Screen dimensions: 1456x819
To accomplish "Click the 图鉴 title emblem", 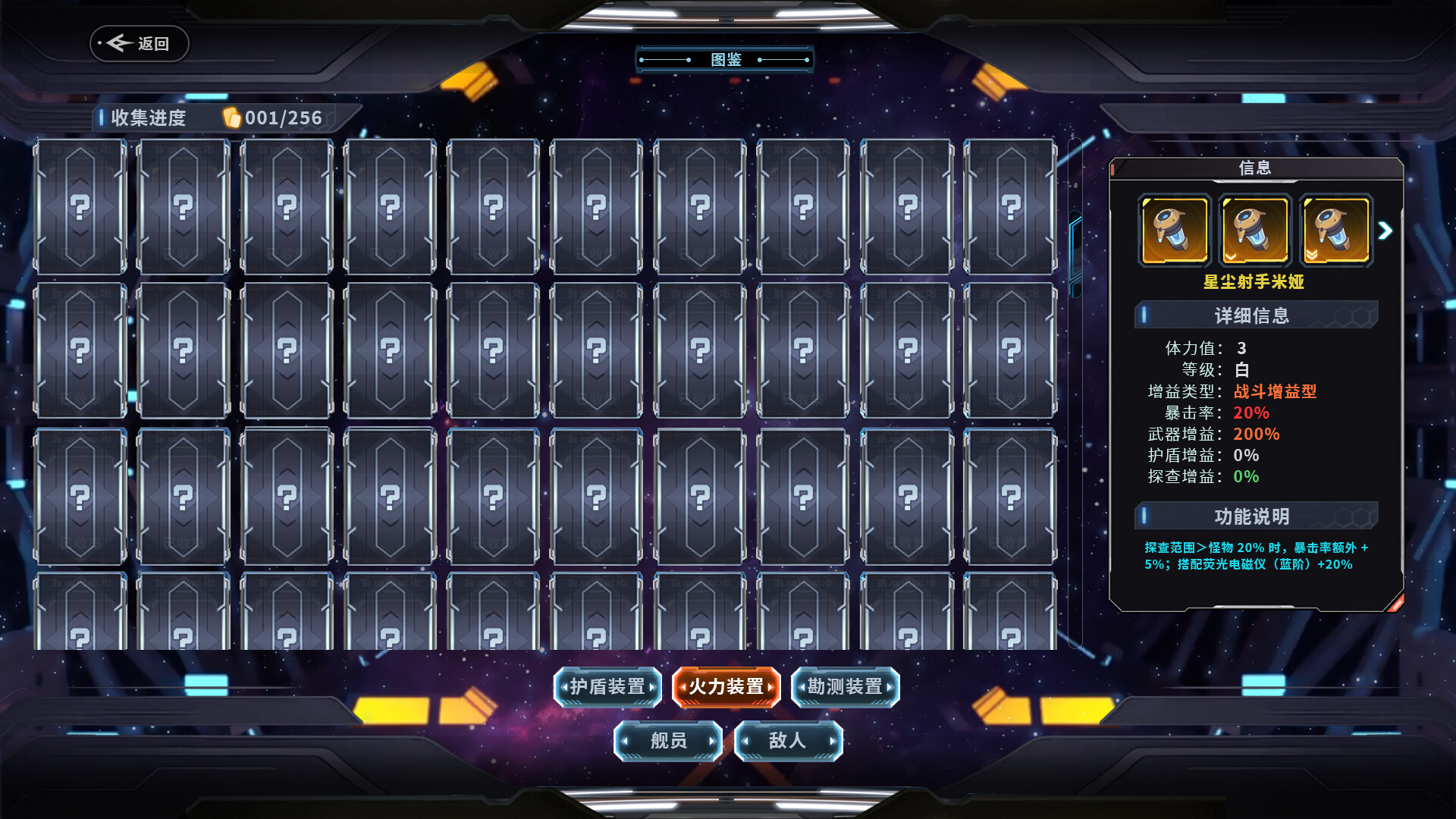I will pyautogui.click(x=726, y=58).
